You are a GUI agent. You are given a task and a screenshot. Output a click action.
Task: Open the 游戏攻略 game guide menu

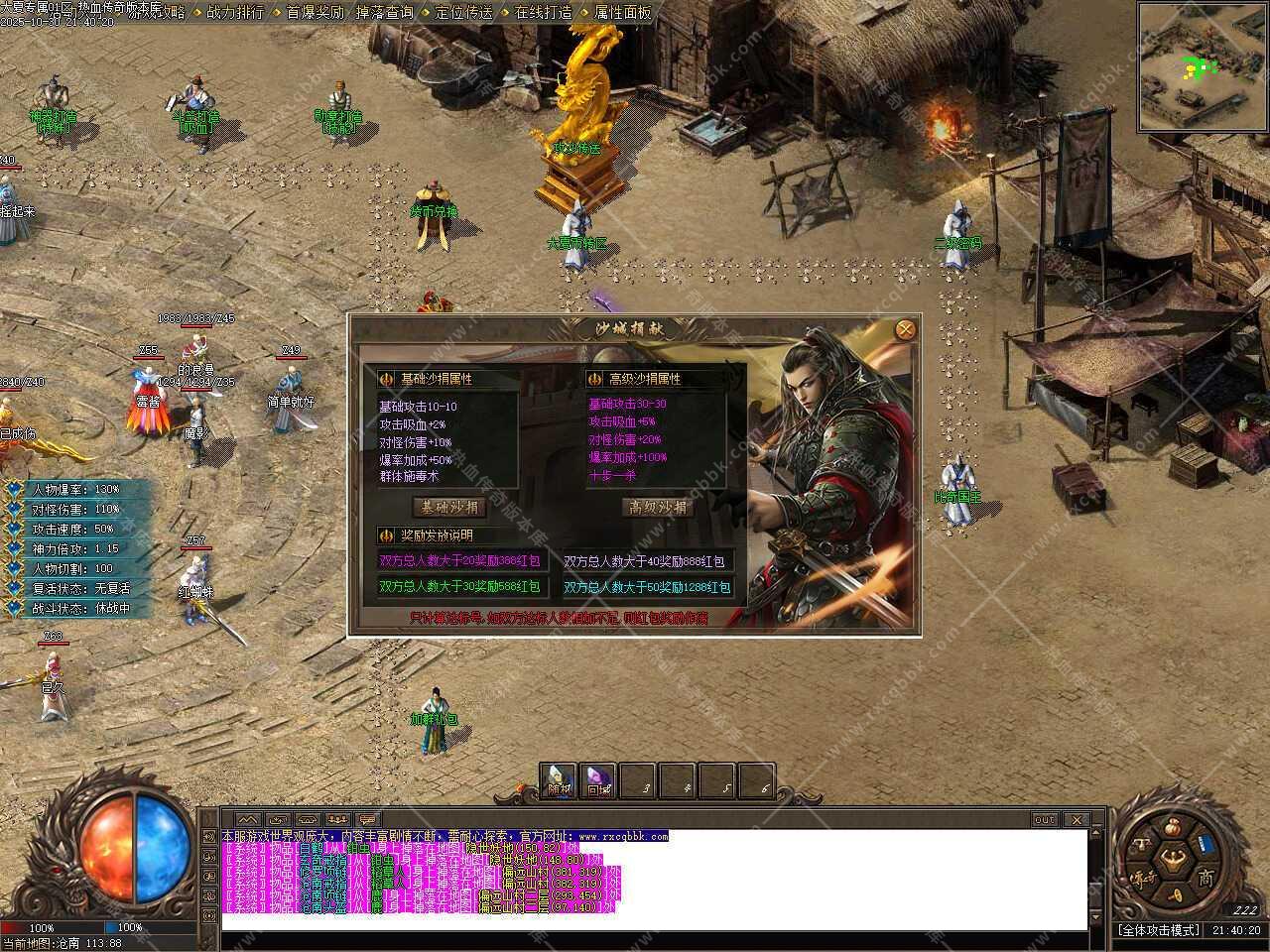pos(159,13)
